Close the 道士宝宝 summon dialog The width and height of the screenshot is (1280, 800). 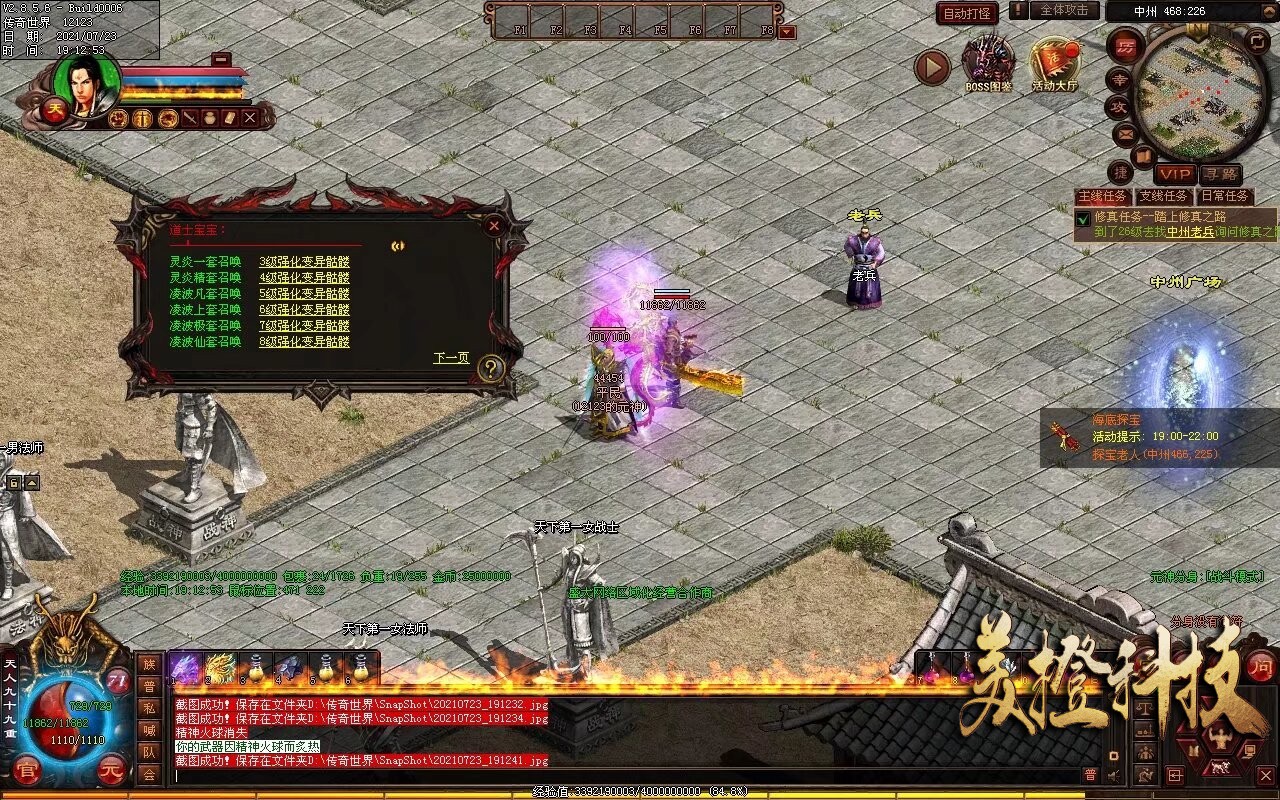pos(494,226)
